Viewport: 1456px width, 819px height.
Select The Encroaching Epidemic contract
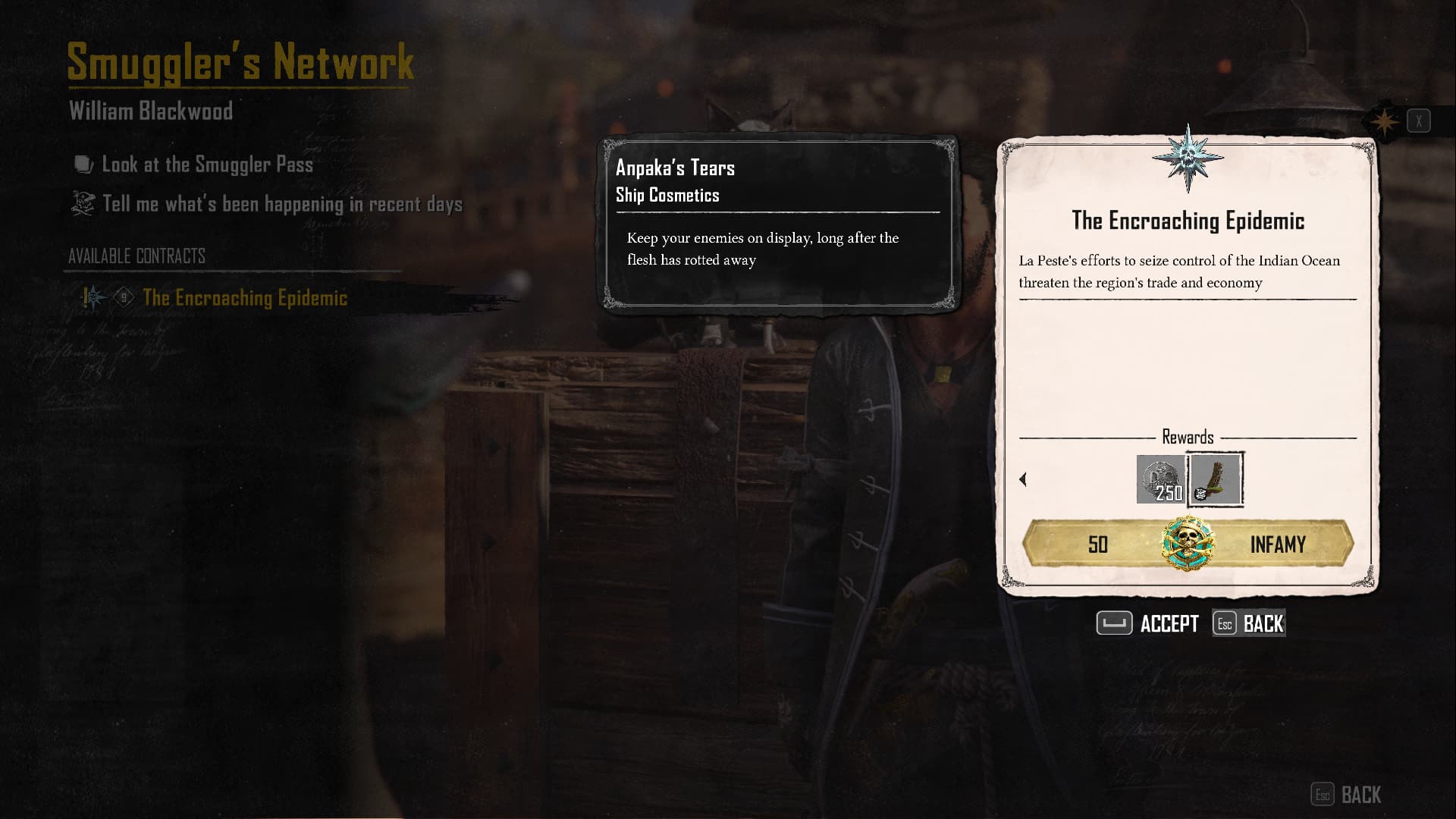(244, 298)
